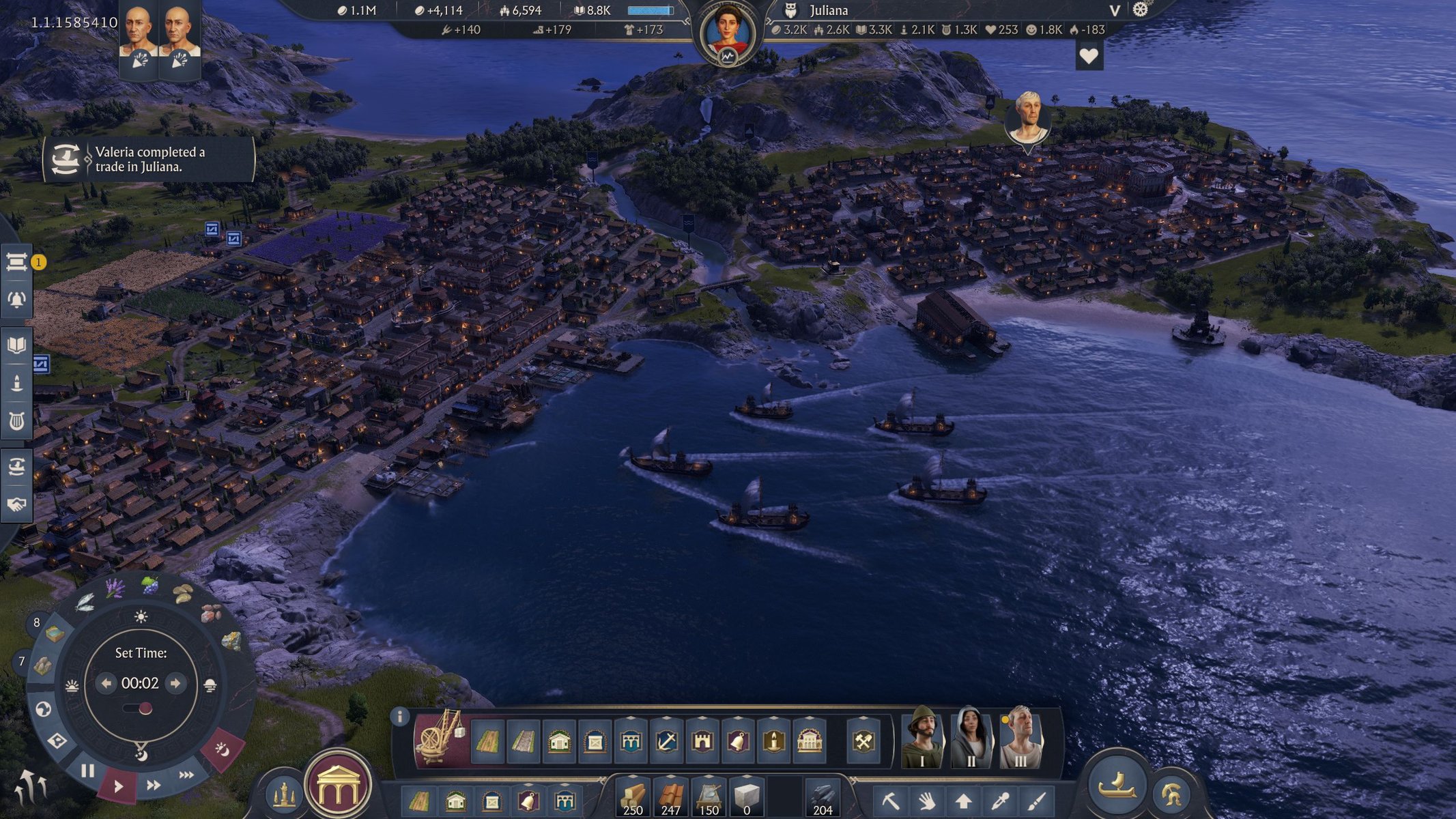Open the notifications bell panel
The width and height of the screenshot is (1456, 819).
pos(17,300)
